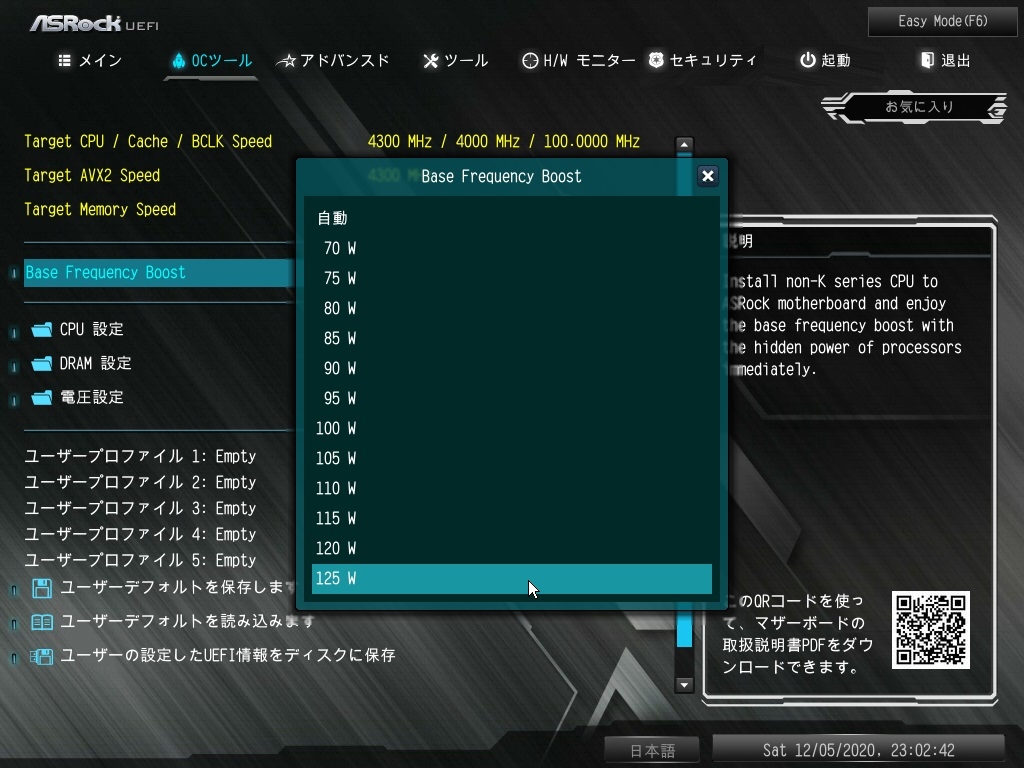The width and height of the screenshot is (1024, 768).
Task: Open the ツール tab
Action: pyautogui.click(x=456, y=61)
